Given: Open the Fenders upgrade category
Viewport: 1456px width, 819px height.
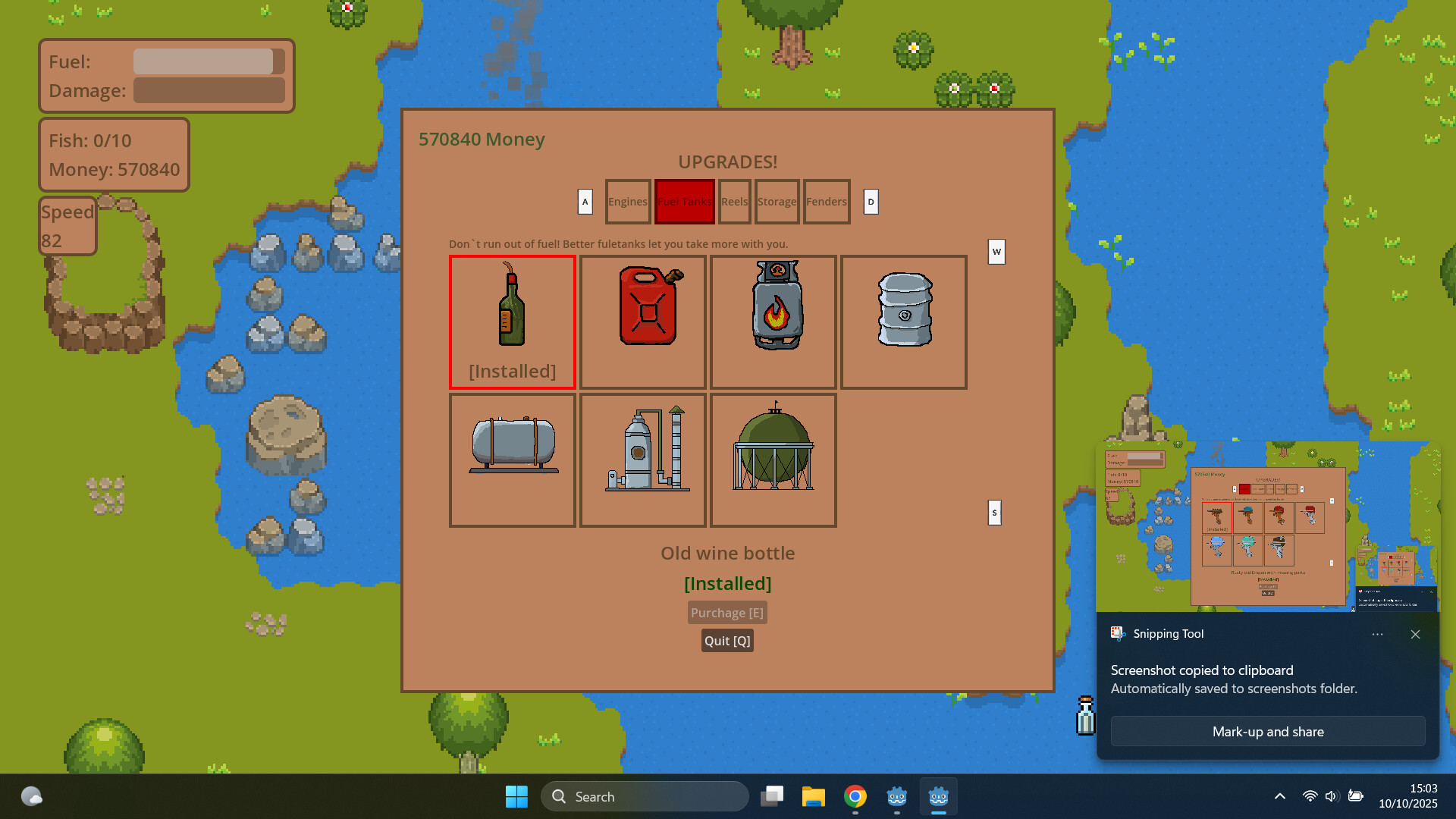Looking at the screenshot, I should tap(826, 202).
